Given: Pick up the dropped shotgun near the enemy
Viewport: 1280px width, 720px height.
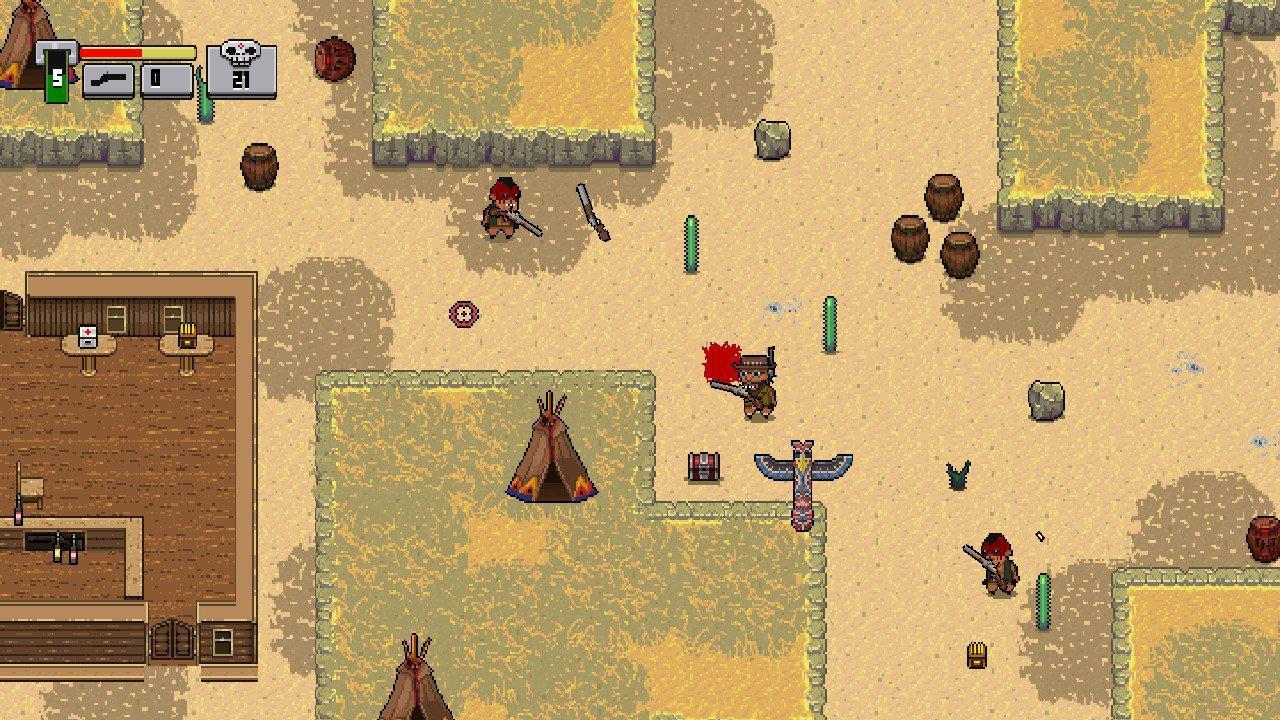Looking at the screenshot, I should [590, 210].
